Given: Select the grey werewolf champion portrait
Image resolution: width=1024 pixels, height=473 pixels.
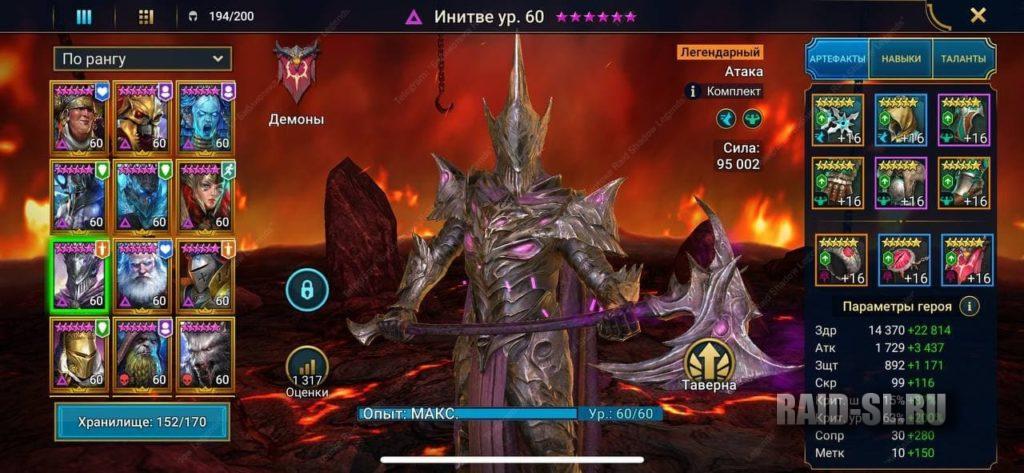Looking at the screenshot, I should click(206, 352).
